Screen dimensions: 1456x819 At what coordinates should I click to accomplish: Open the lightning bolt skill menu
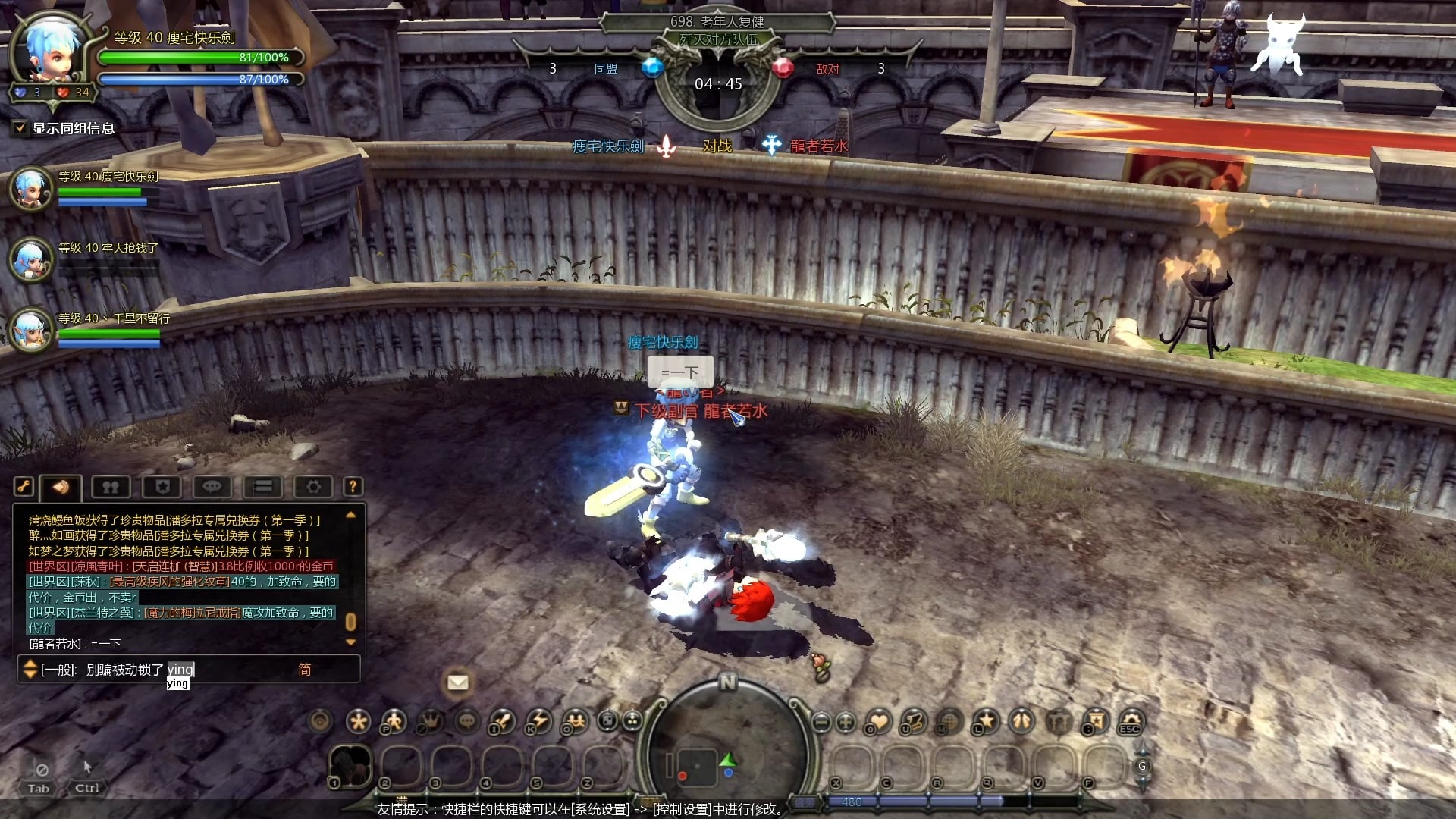[x=539, y=721]
